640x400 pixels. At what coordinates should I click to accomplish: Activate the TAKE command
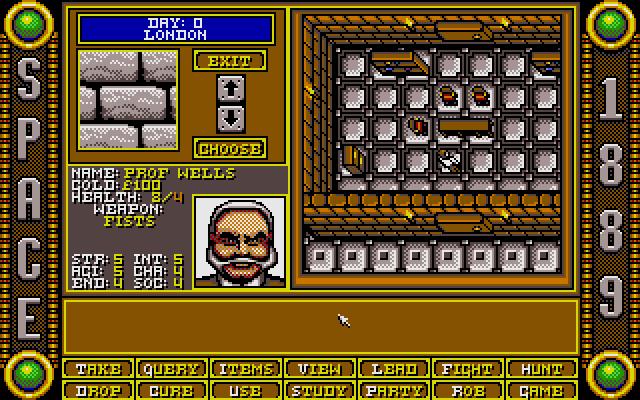(x=98, y=369)
